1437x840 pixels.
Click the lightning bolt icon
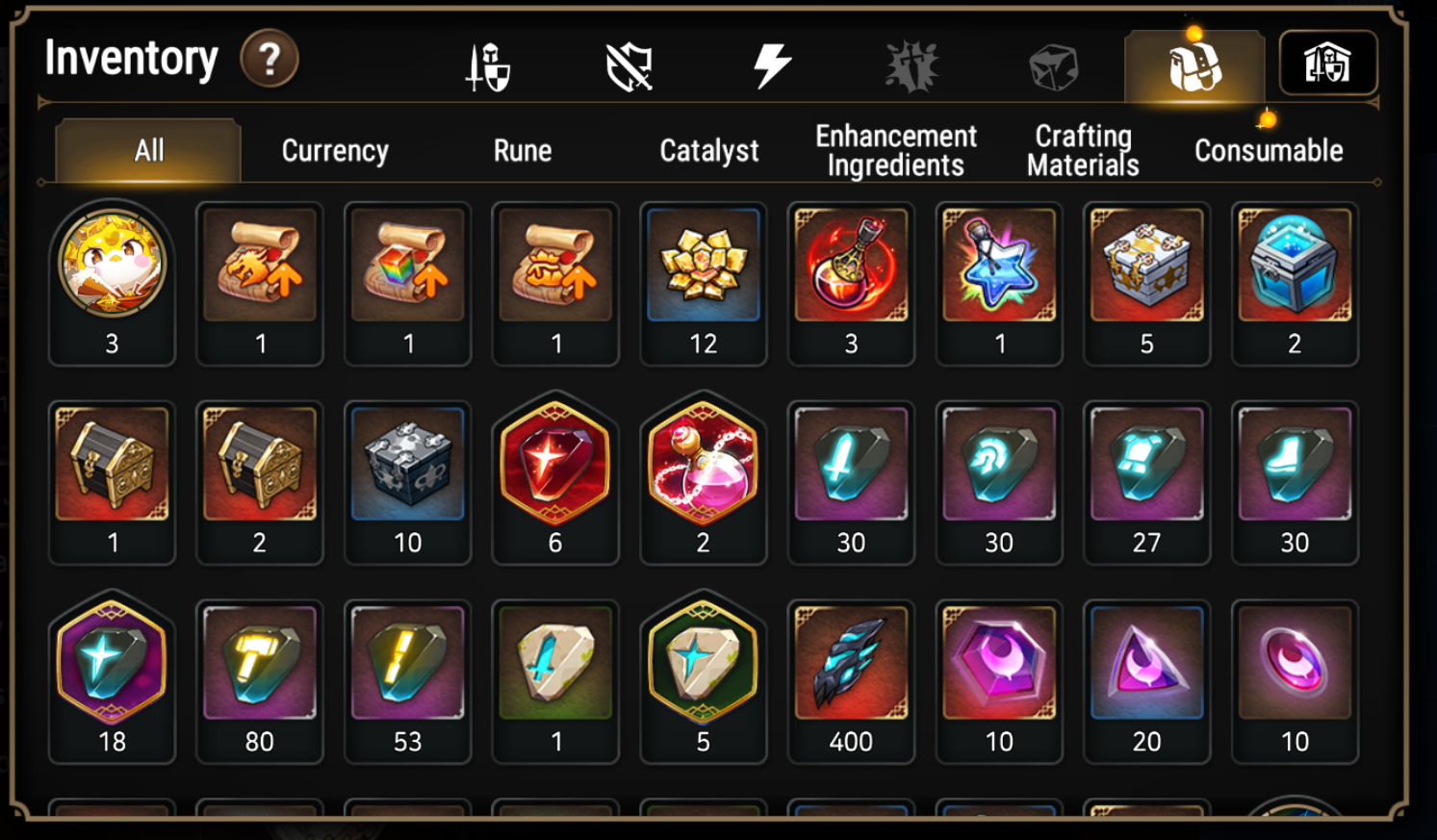coord(770,63)
